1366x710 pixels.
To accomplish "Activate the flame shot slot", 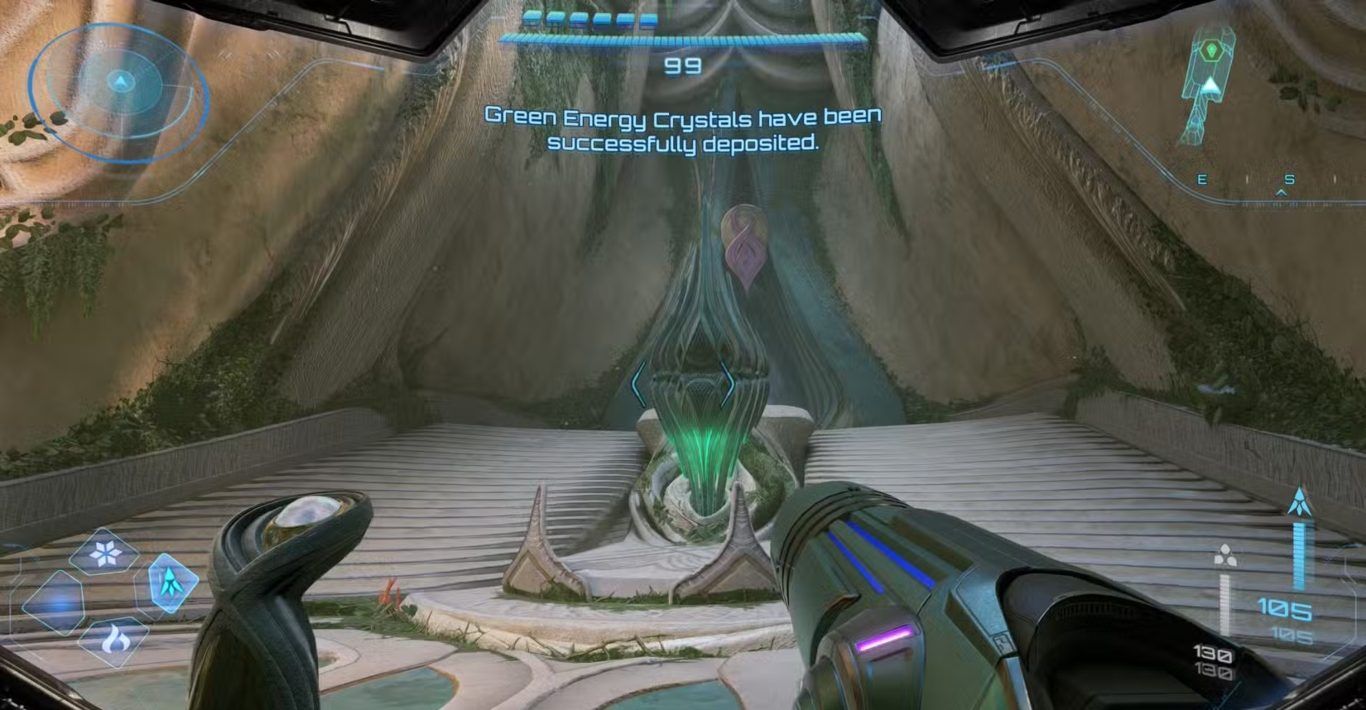I will click(112, 640).
